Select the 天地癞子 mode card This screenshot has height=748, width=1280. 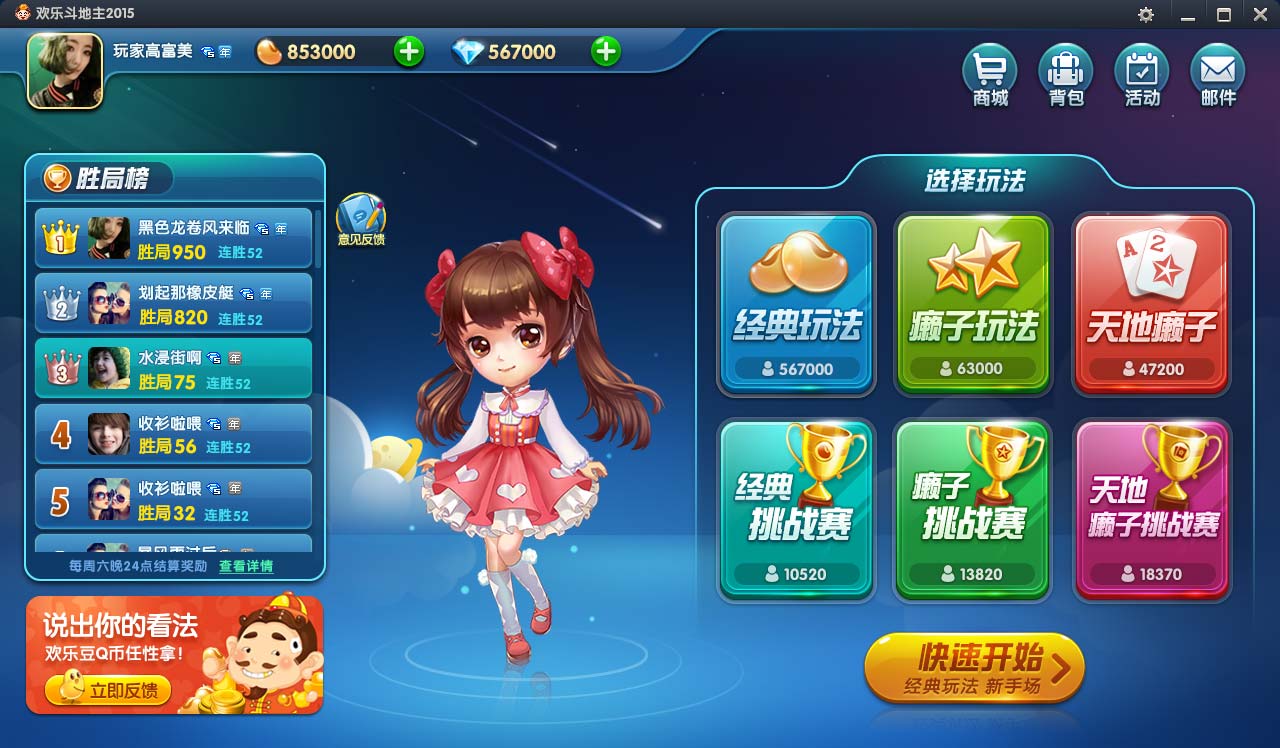click(x=1150, y=300)
